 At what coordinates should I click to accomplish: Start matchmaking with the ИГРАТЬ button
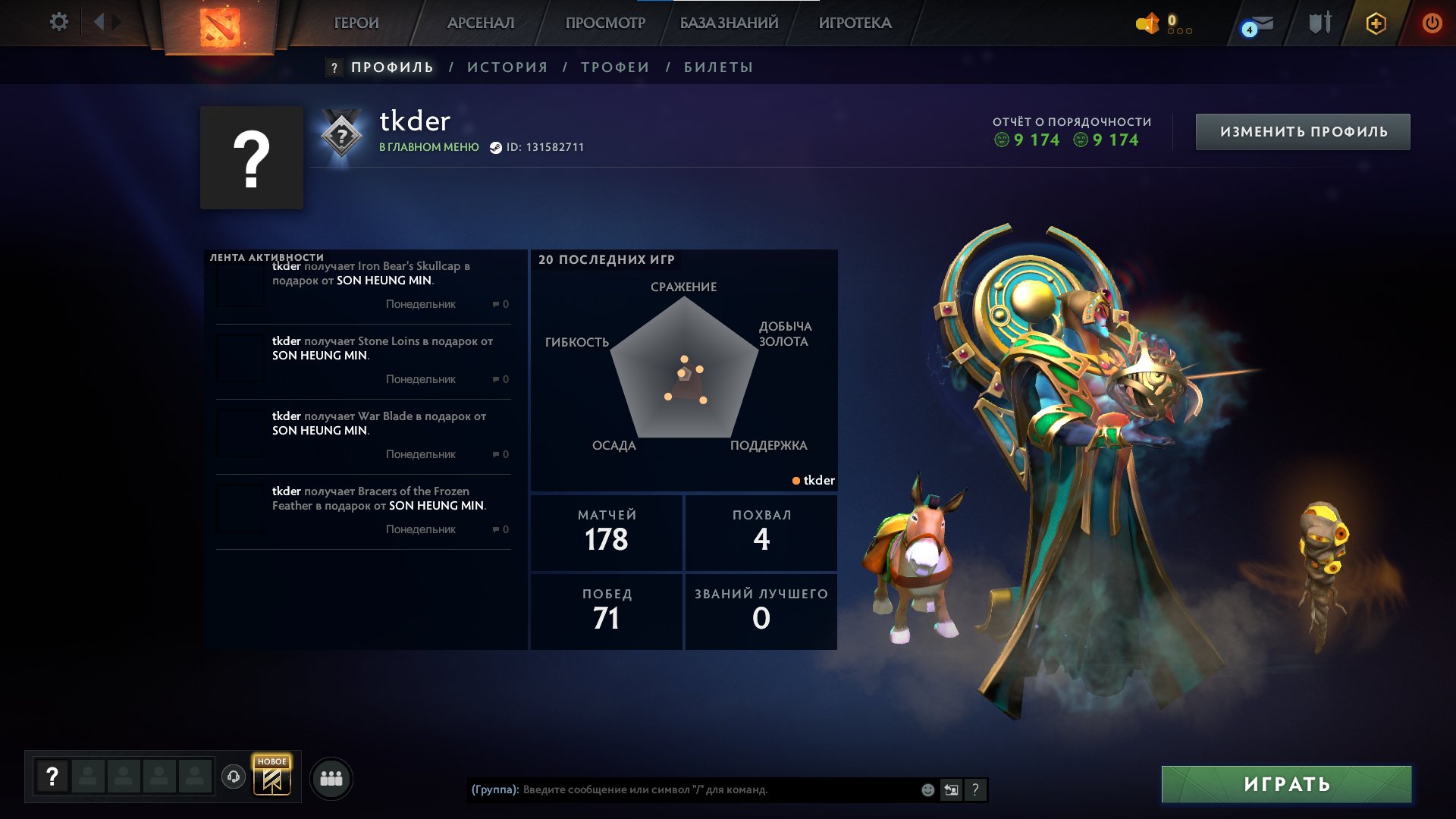tap(1286, 784)
